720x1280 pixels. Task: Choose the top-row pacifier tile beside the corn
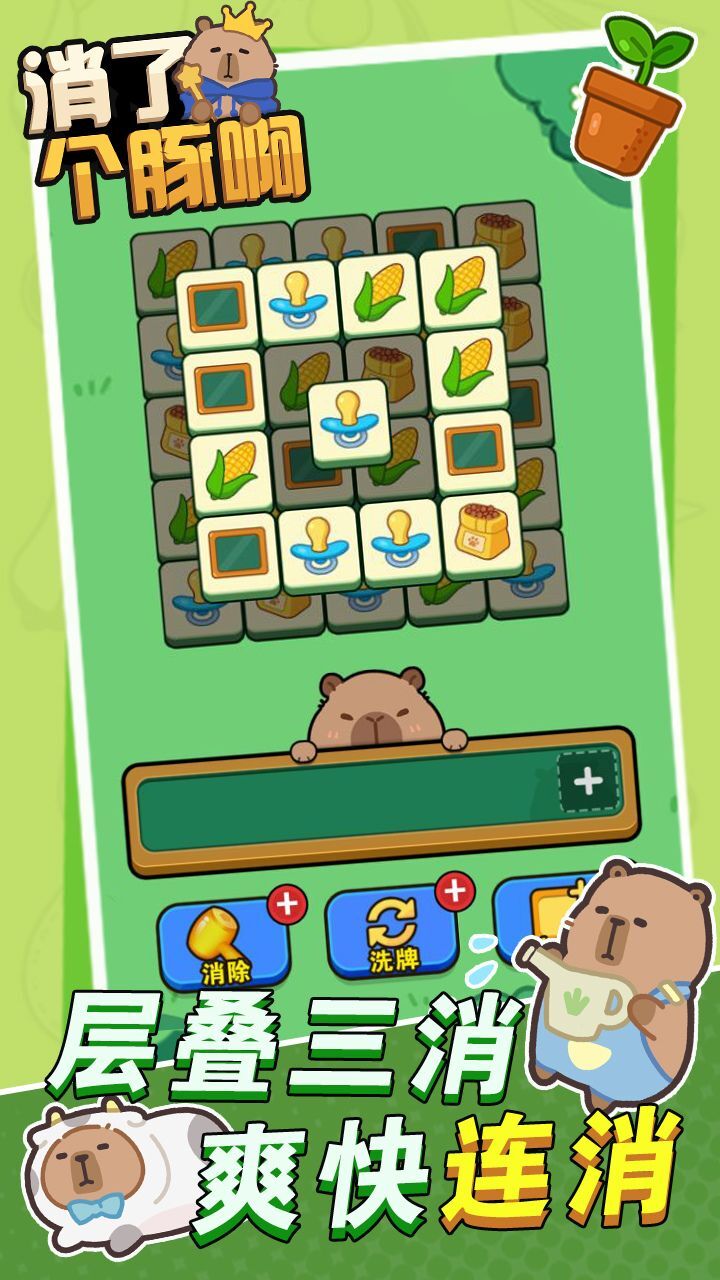pyautogui.click(x=298, y=298)
